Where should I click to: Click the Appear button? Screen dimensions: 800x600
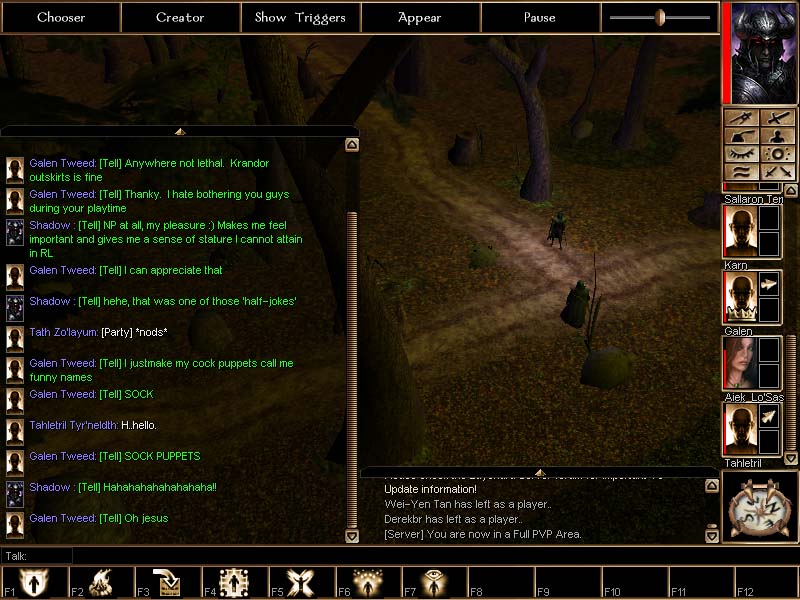click(x=420, y=17)
